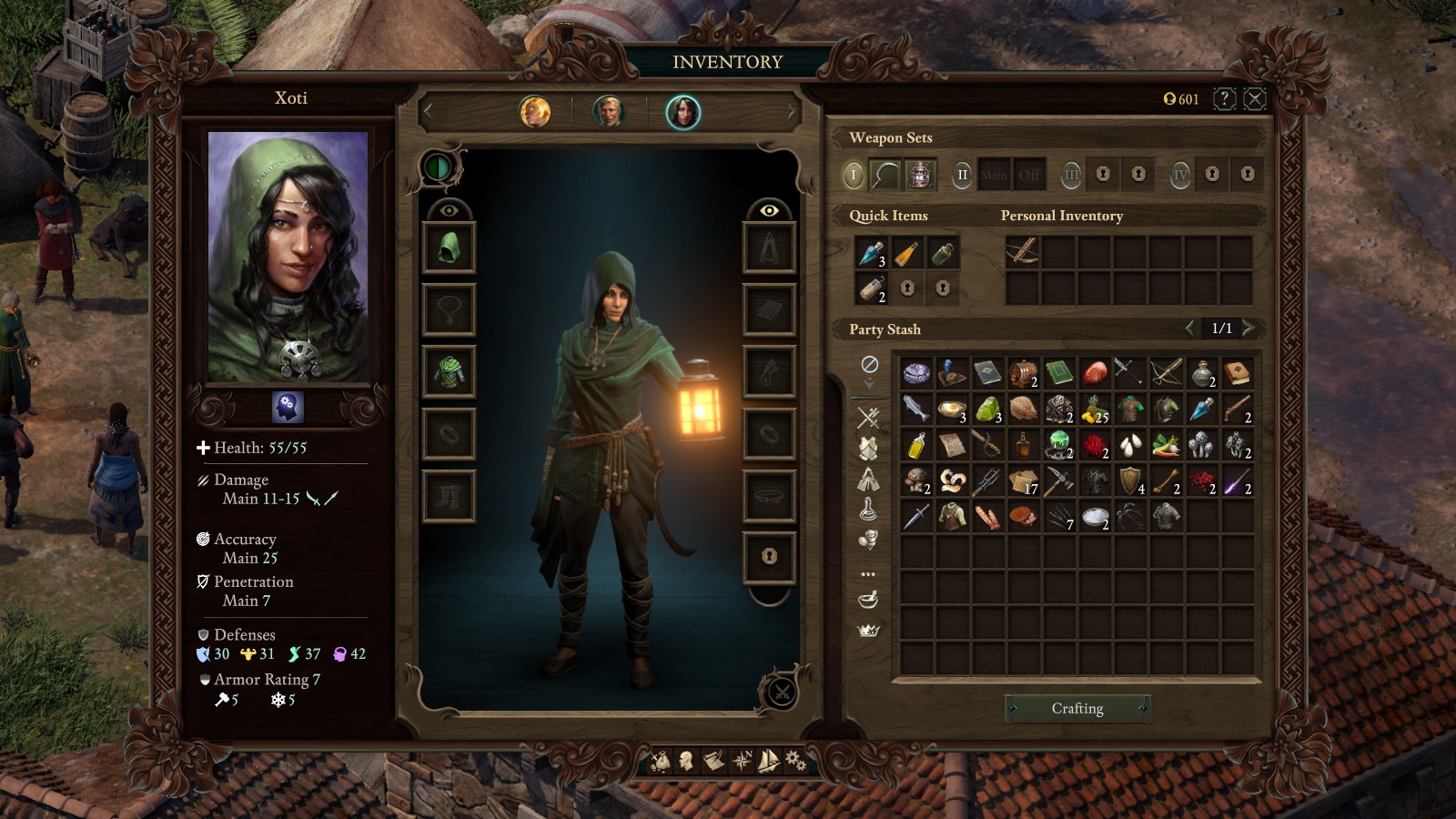
Task: Select weapon set II
Action: (x=962, y=174)
